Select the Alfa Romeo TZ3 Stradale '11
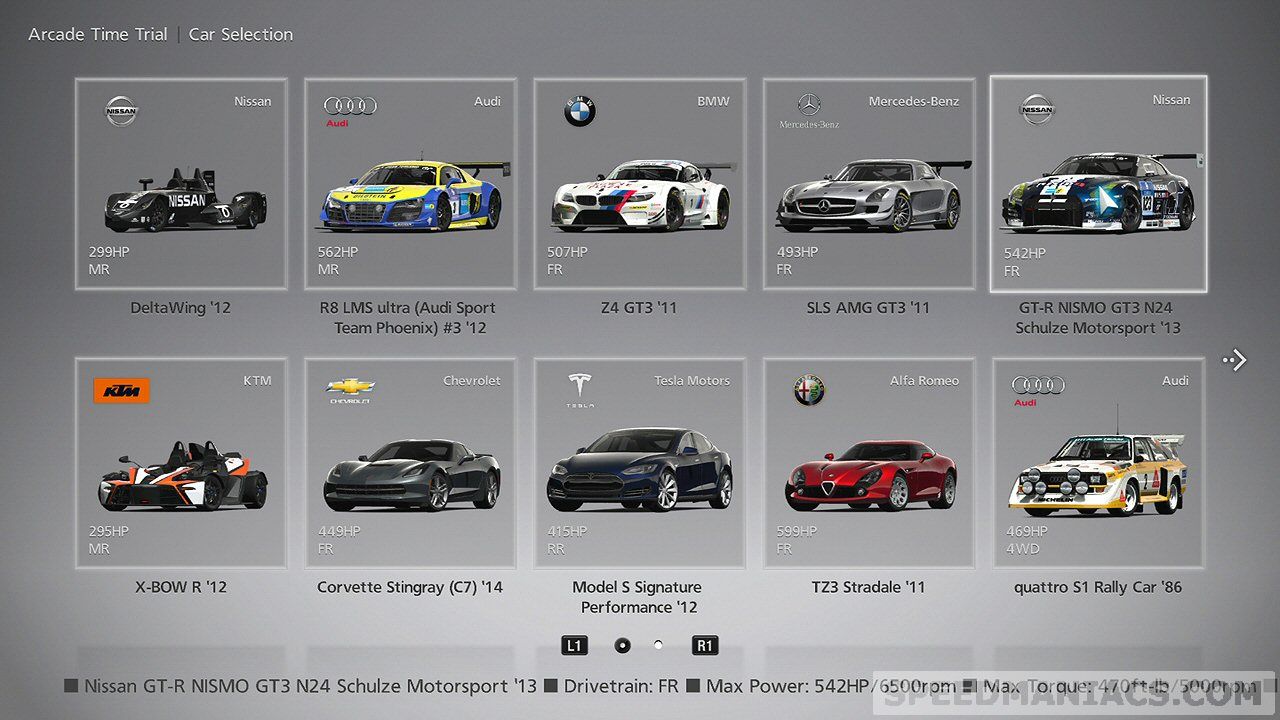 [868, 464]
